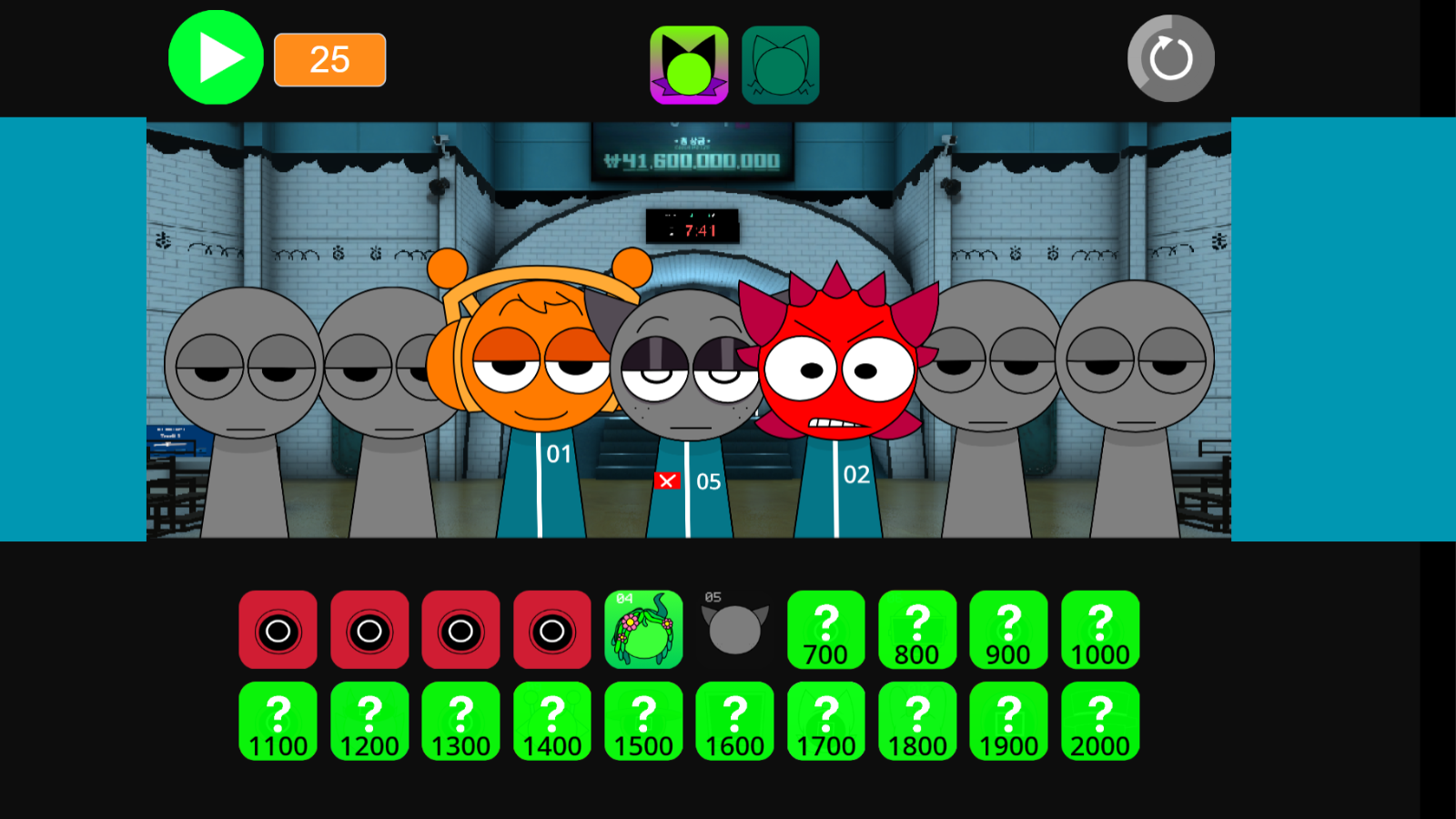Click the green Play button
The height and width of the screenshot is (819, 1456).
(x=215, y=57)
